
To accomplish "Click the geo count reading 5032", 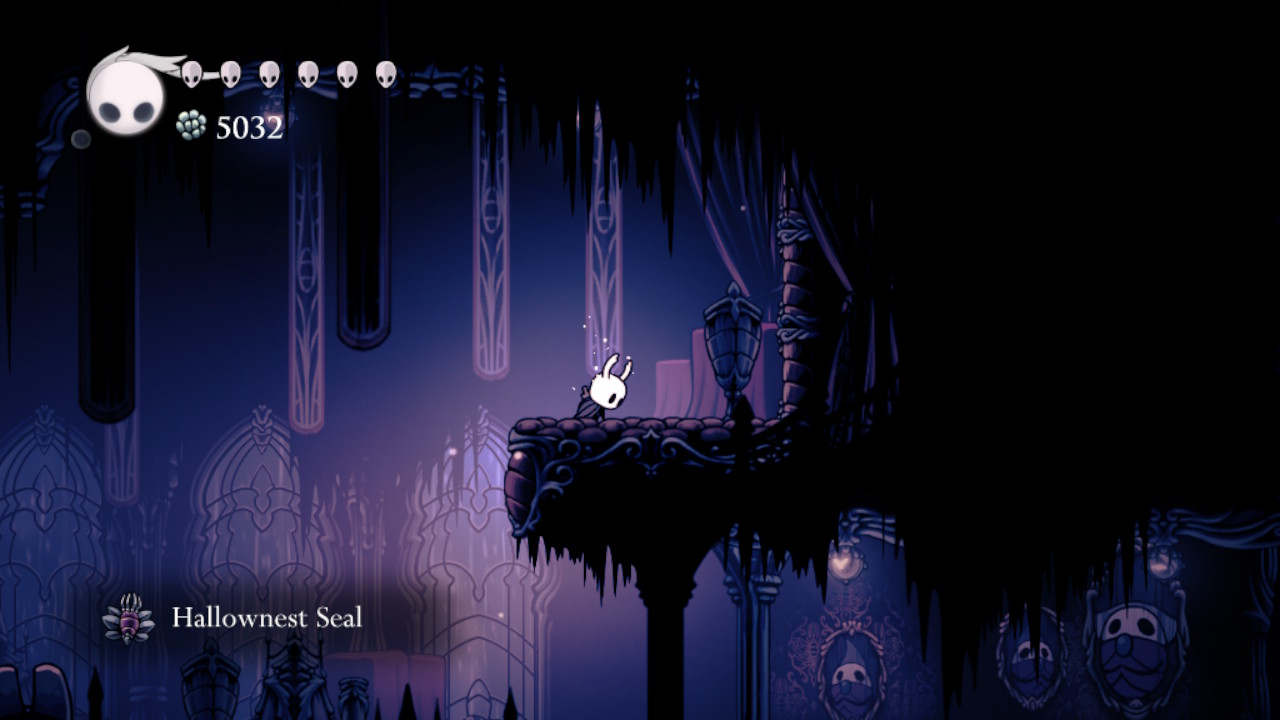I will [x=250, y=126].
